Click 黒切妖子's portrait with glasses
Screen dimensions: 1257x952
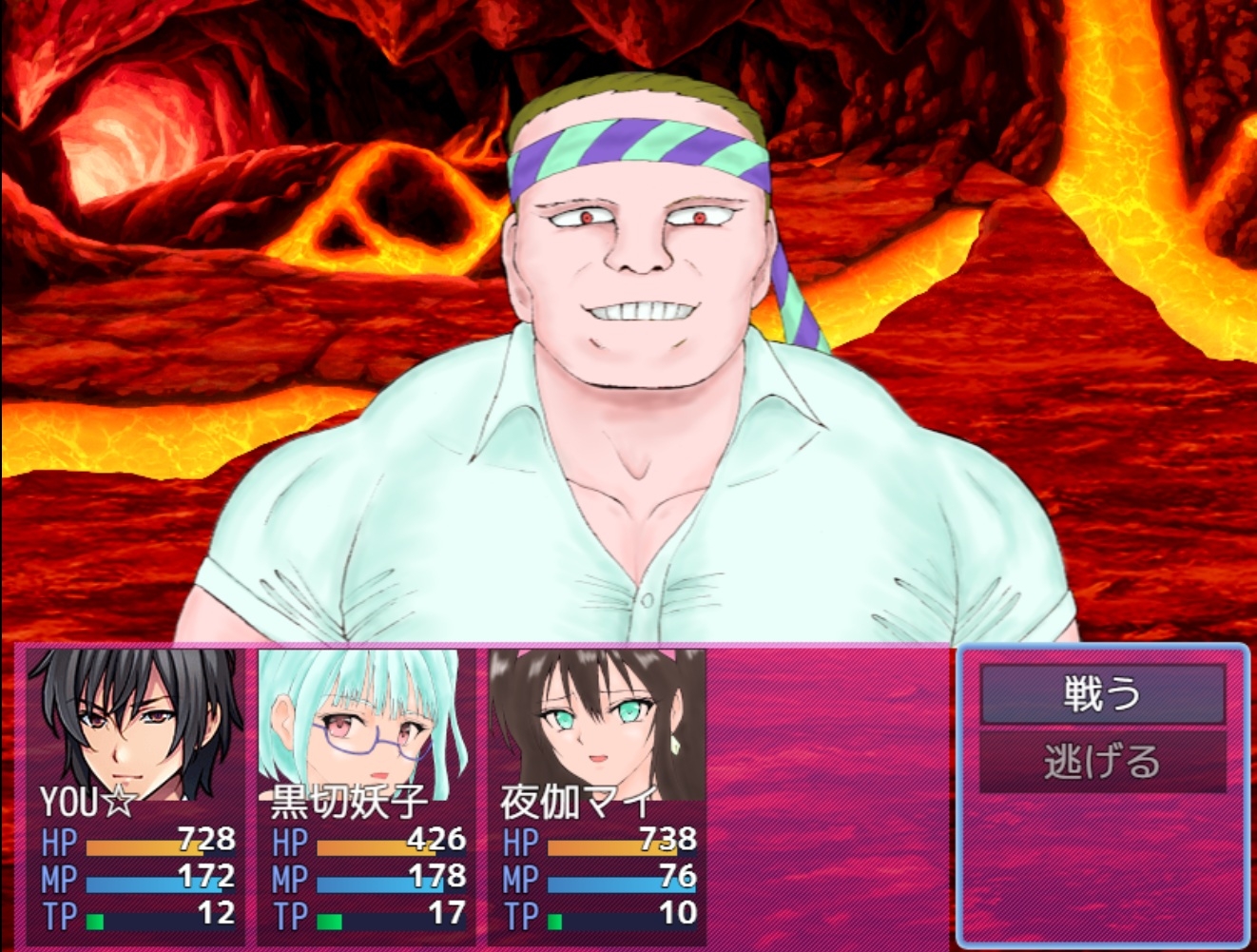pyautogui.click(x=365, y=725)
